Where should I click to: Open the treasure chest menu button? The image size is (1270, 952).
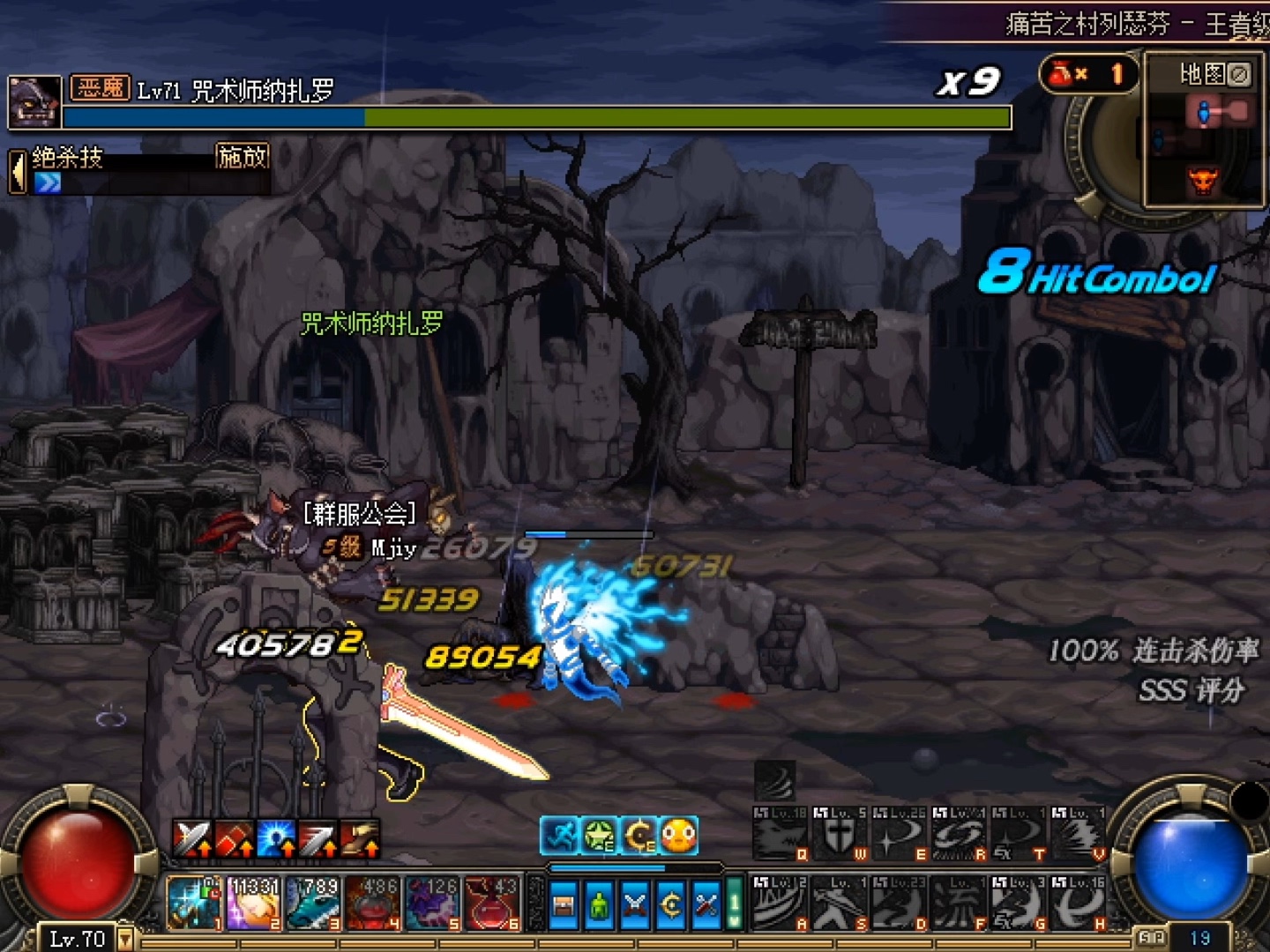pos(563,905)
